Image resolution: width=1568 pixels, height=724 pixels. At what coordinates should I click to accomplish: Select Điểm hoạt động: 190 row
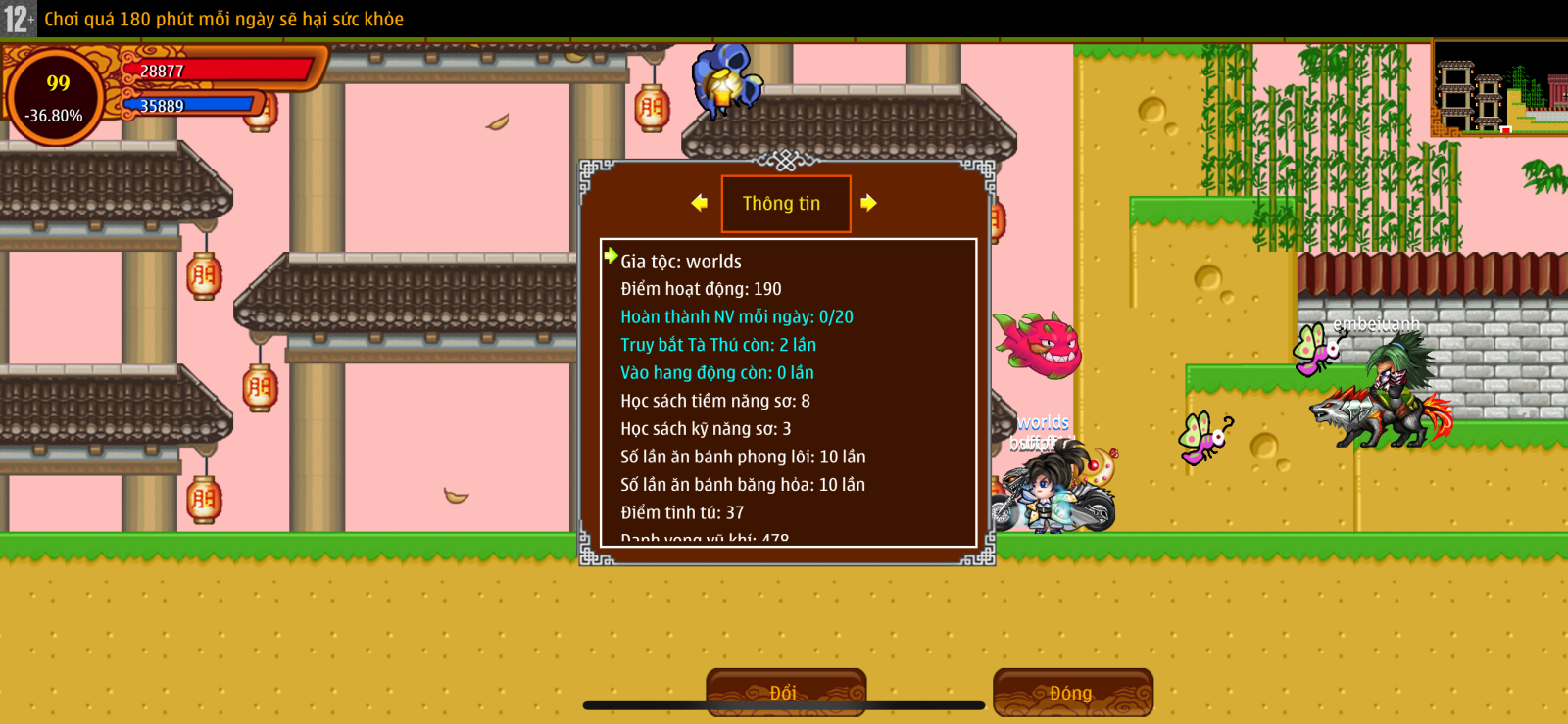pyautogui.click(x=701, y=289)
